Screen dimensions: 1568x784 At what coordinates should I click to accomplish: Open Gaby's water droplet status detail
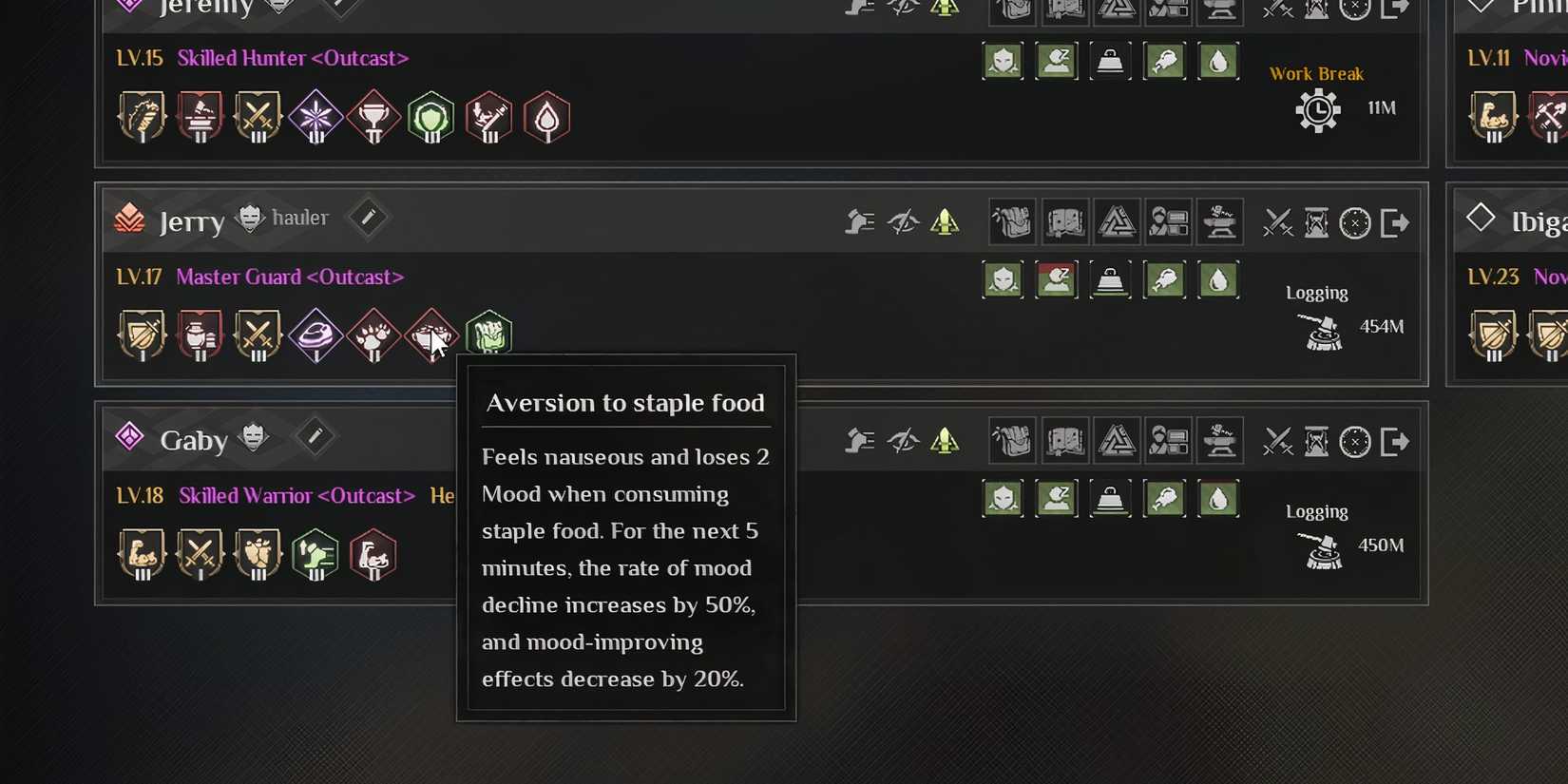click(1219, 497)
